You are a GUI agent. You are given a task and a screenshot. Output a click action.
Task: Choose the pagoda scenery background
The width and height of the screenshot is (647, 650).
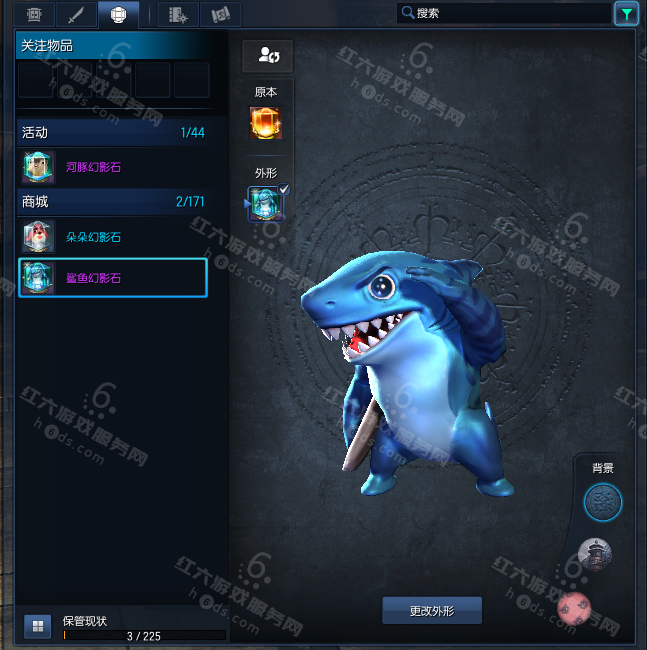[x=595, y=552]
